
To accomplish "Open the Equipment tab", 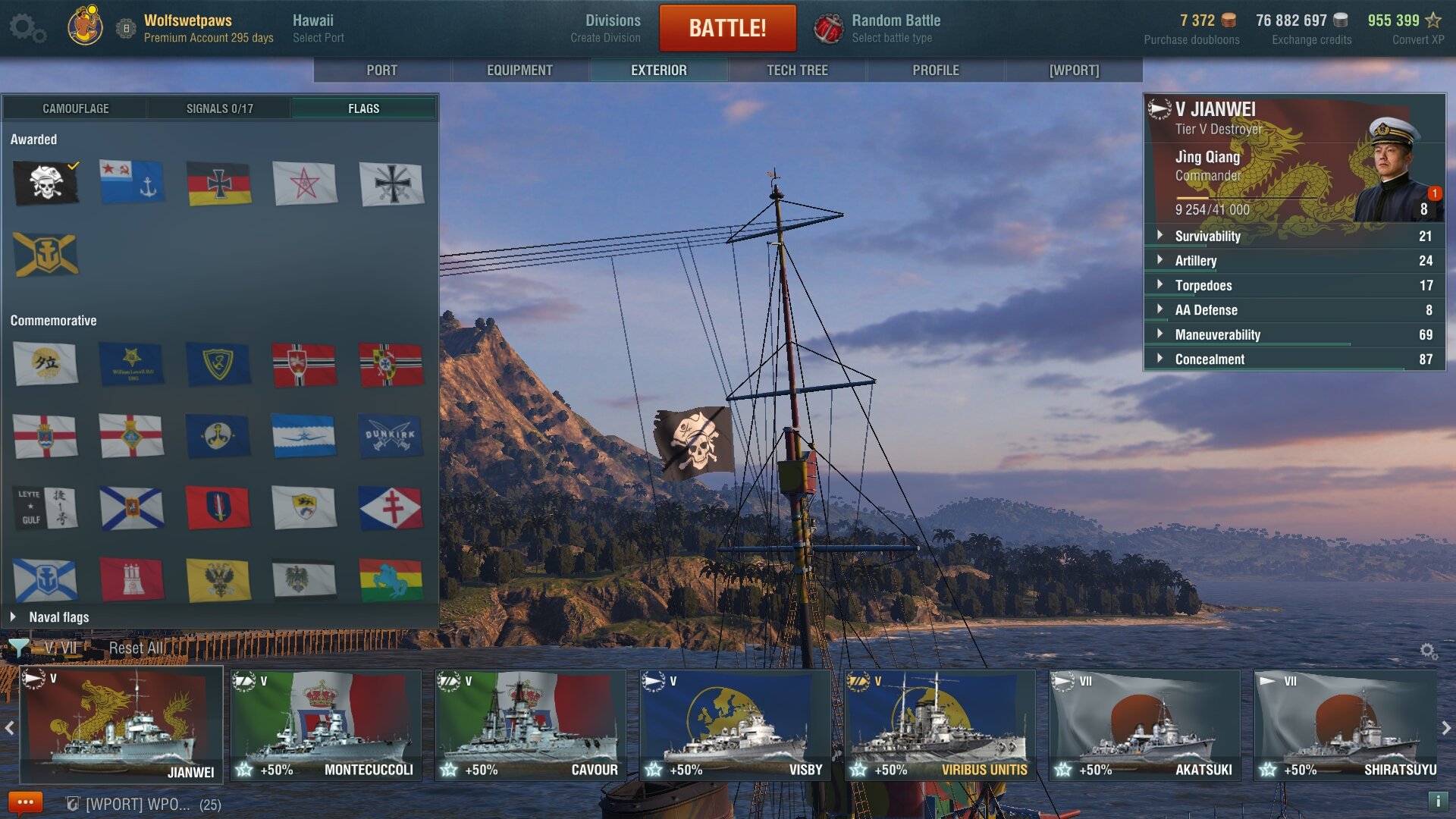I will tap(519, 71).
